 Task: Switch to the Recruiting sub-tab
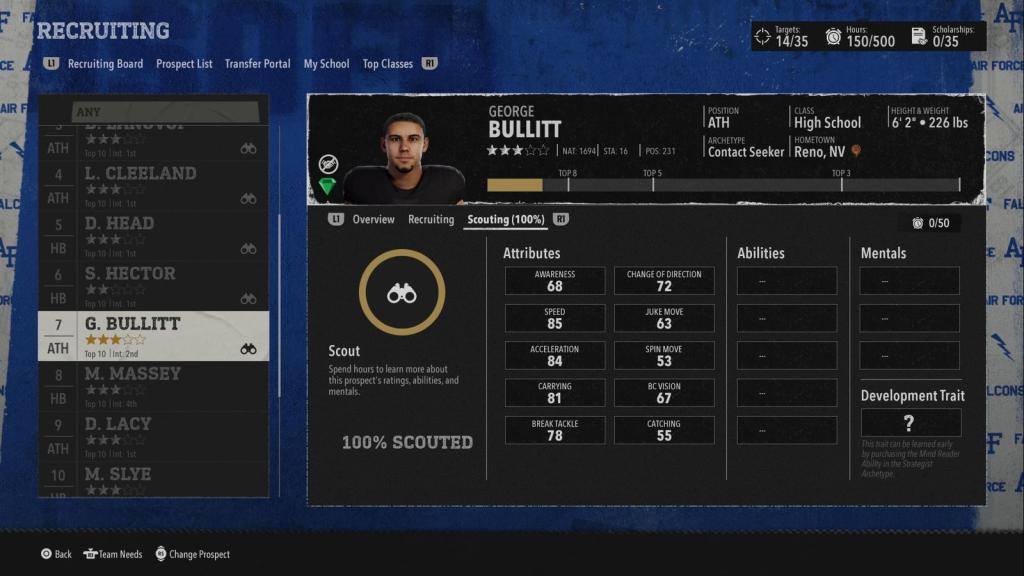pos(431,220)
